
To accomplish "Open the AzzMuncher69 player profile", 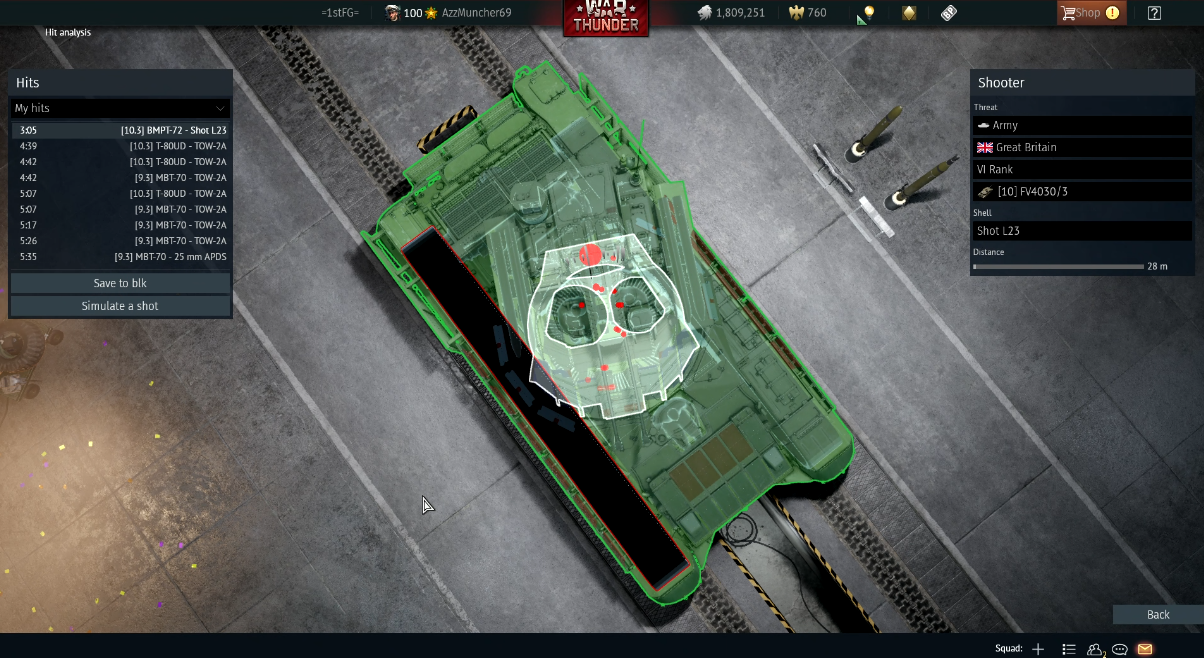I will 476,13.
